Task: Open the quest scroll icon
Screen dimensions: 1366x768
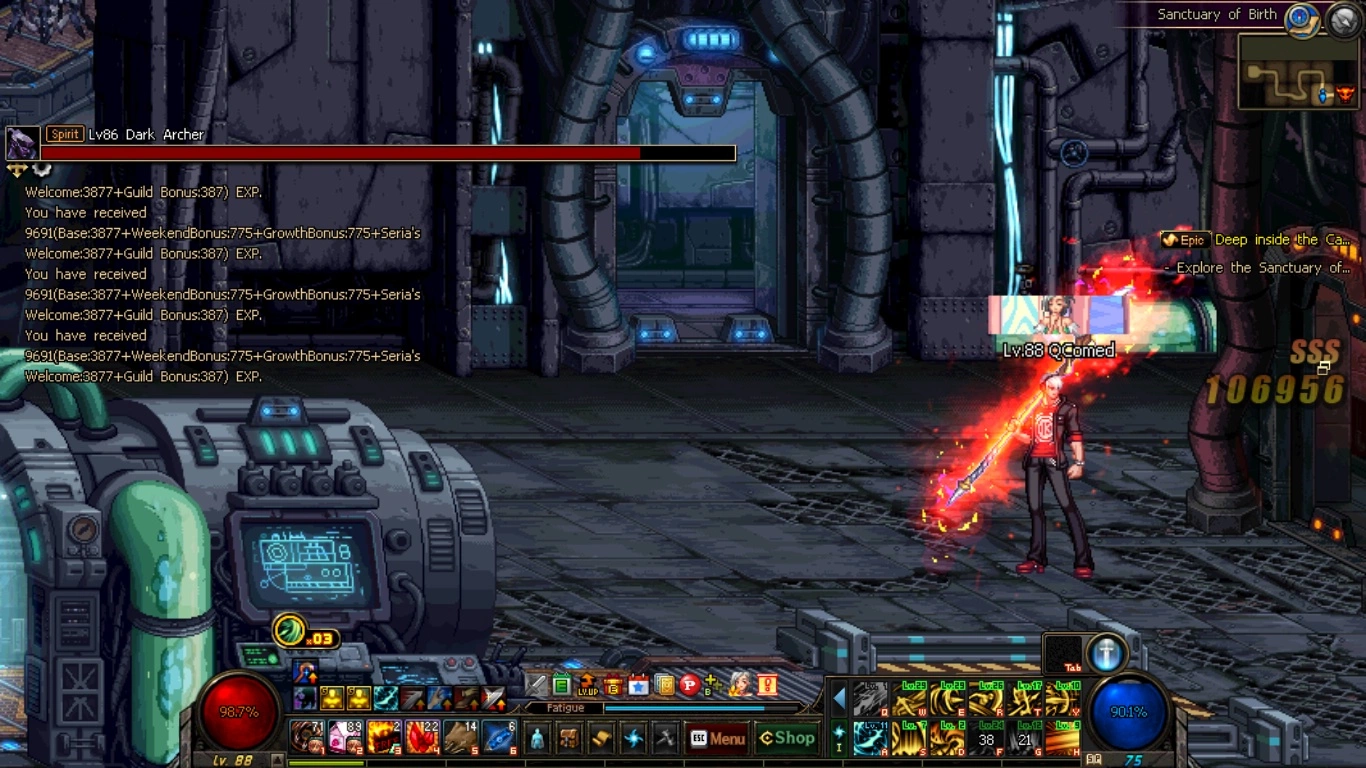Action: 601,739
